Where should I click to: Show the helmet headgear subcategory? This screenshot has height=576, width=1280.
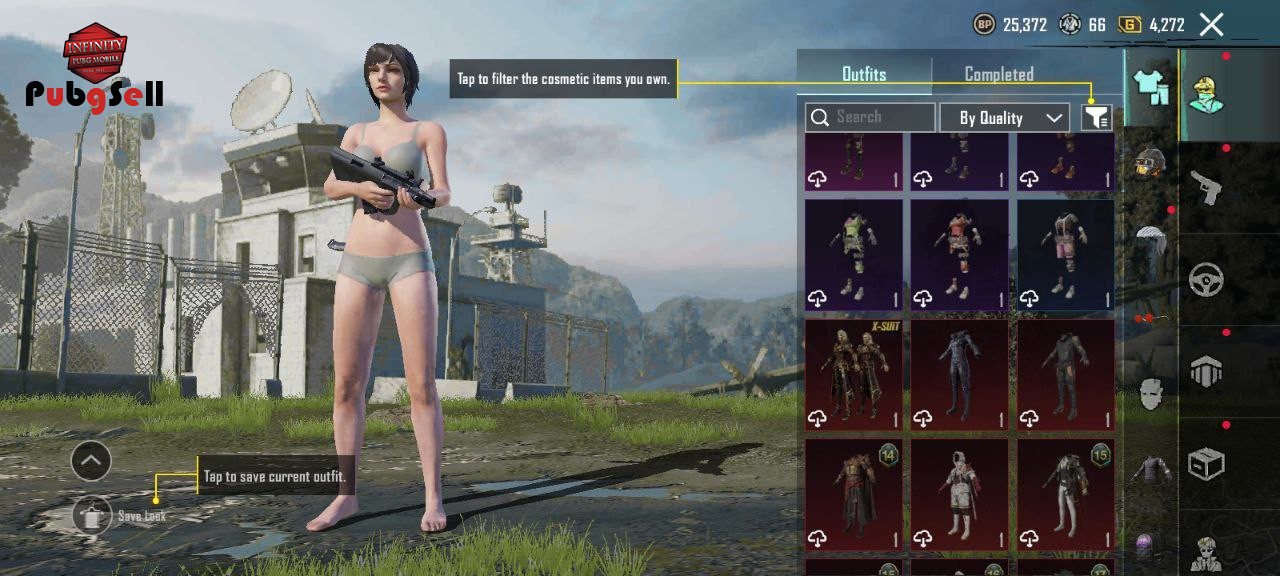click(x=1151, y=162)
